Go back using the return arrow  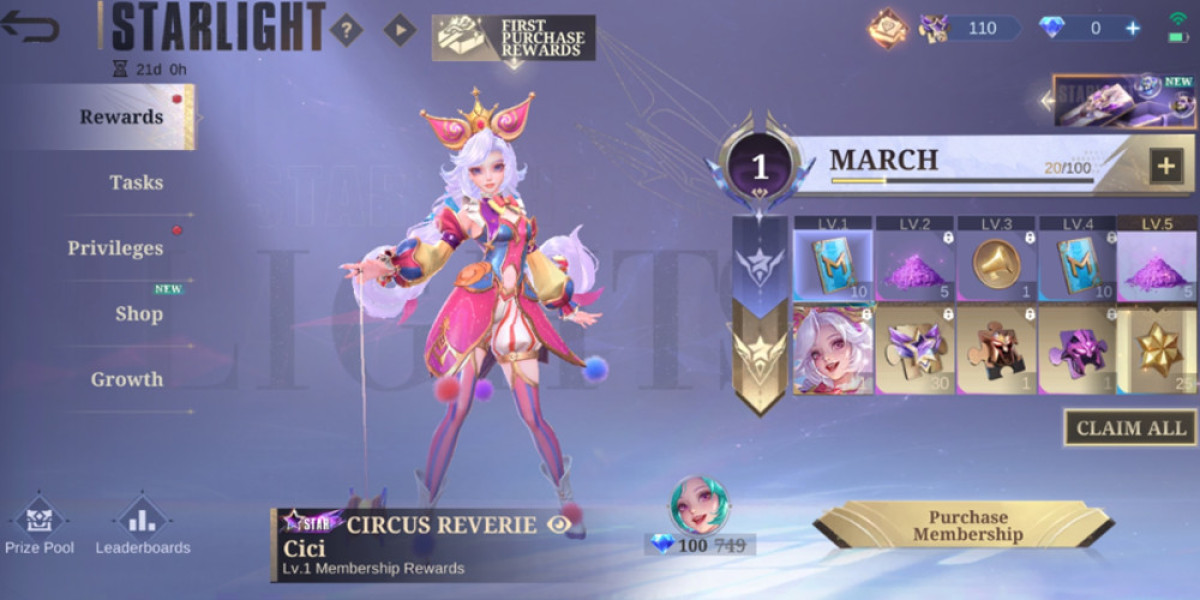30,27
